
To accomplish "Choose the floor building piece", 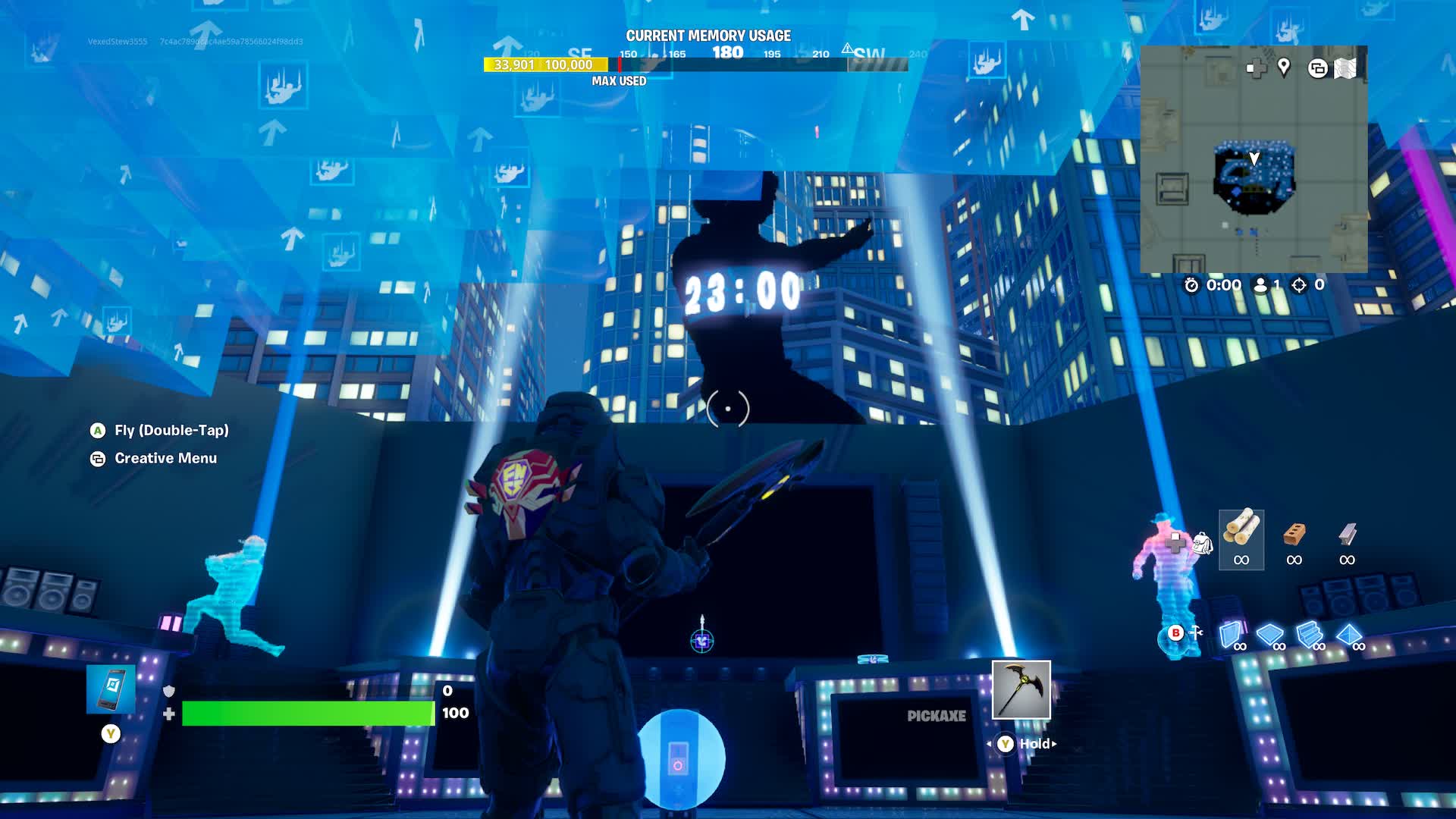I will tap(1270, 635).
